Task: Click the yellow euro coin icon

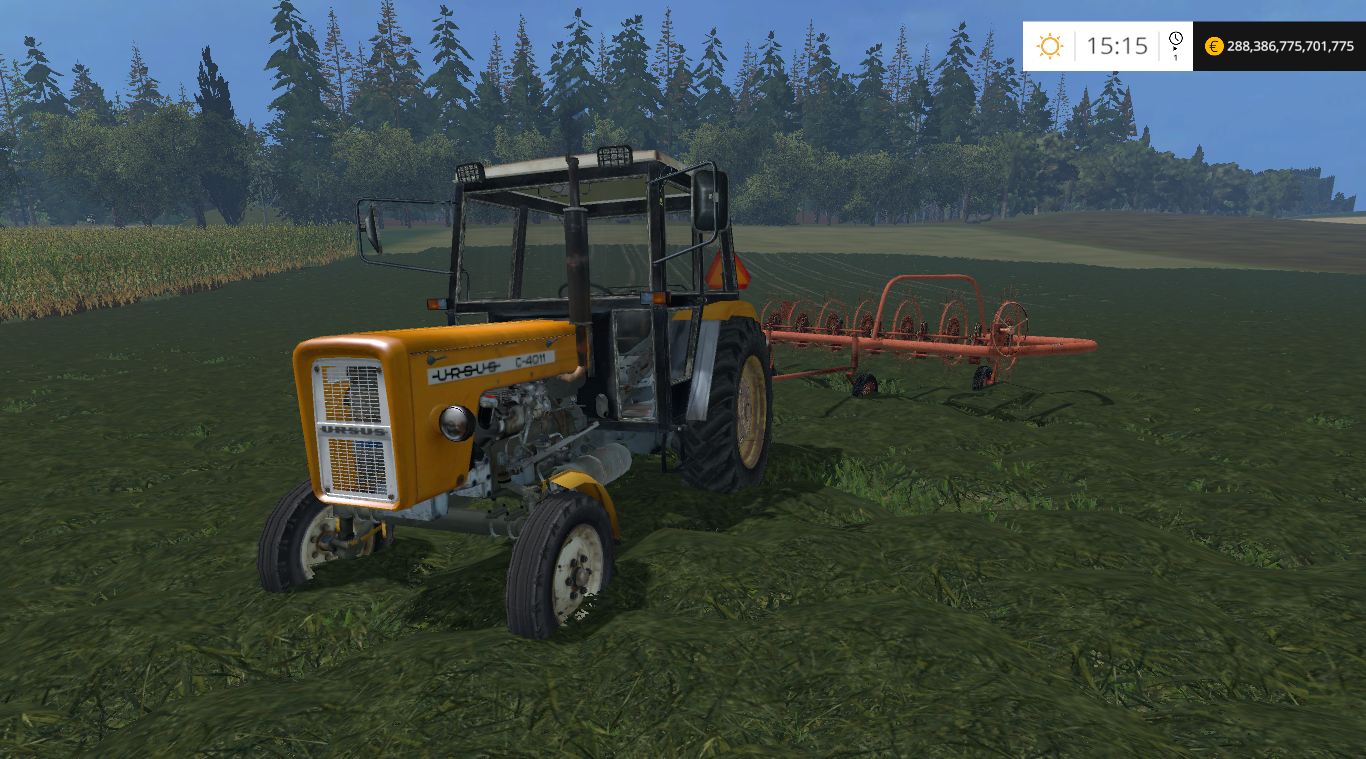Action: tap(1214, 46)
